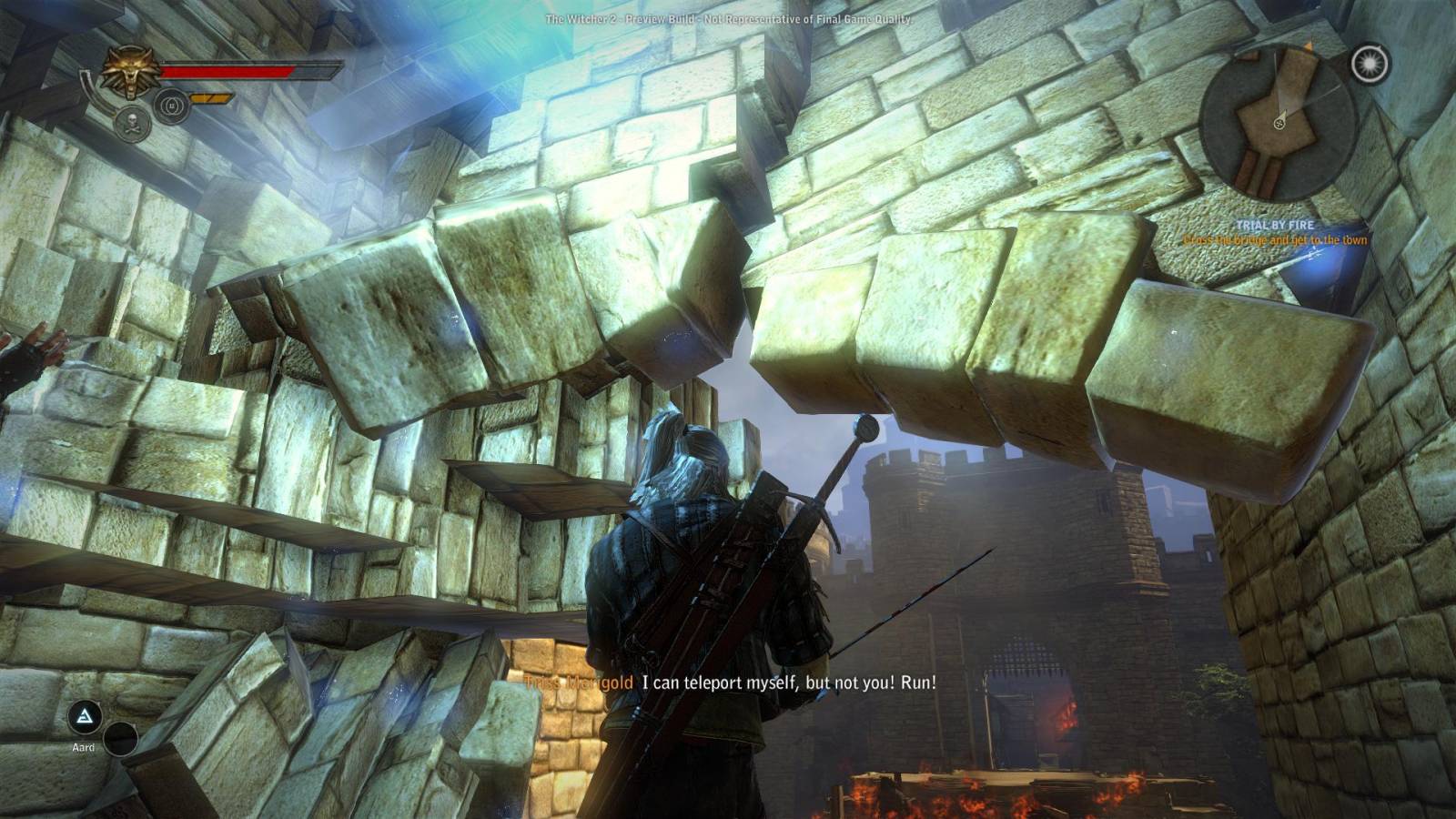The image size is (1456, 819).
Task: Click the skull and crossbones toxicity icon
Action: click(x=133, y=122)
